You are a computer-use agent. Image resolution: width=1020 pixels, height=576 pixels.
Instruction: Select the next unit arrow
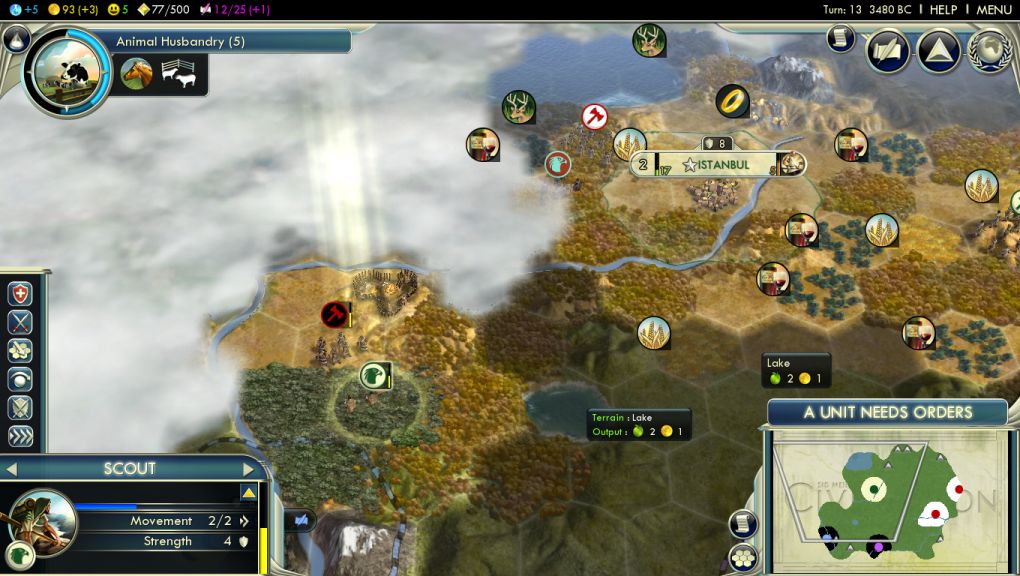249,469
